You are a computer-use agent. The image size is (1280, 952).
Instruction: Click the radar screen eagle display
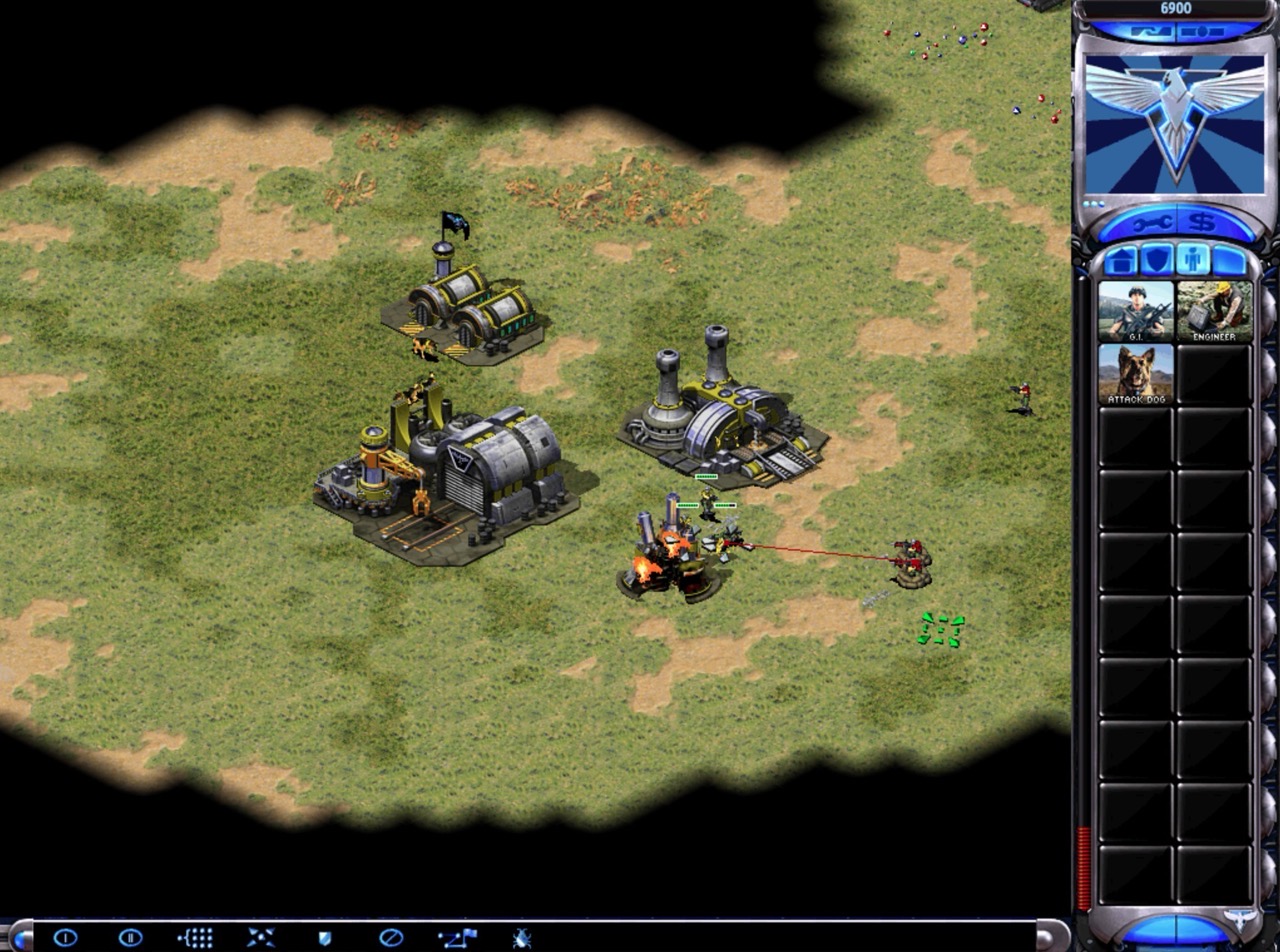pyautogui.click(x=1175, y=124)
